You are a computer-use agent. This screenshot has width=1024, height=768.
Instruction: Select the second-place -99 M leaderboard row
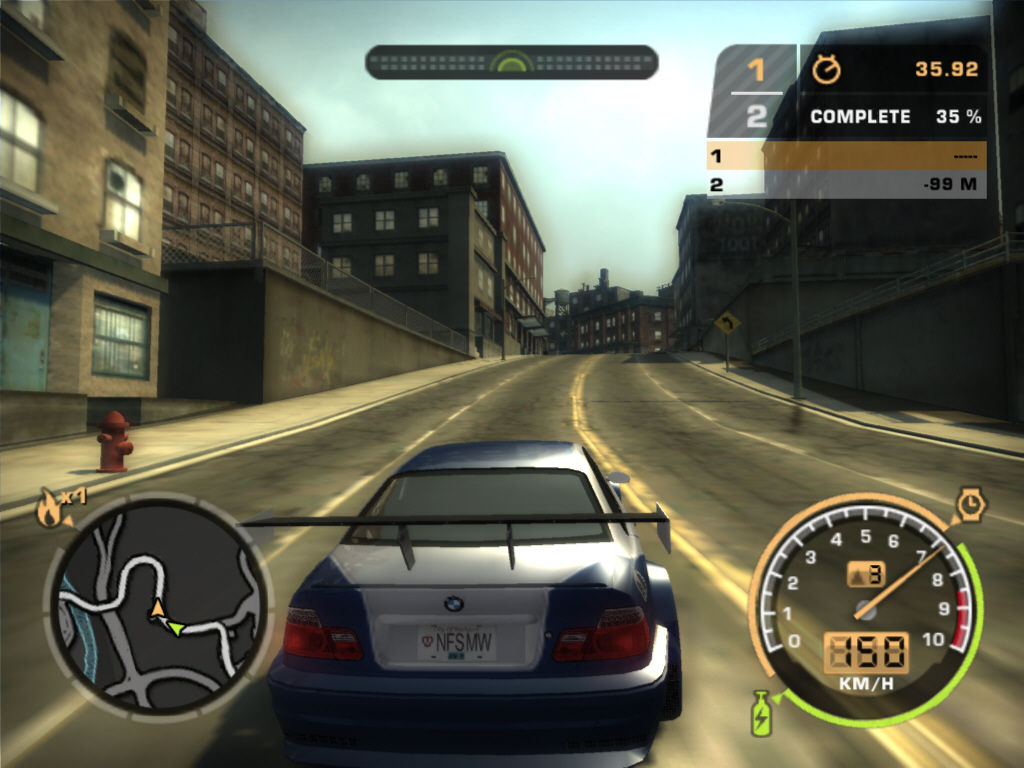pos(846,184)
